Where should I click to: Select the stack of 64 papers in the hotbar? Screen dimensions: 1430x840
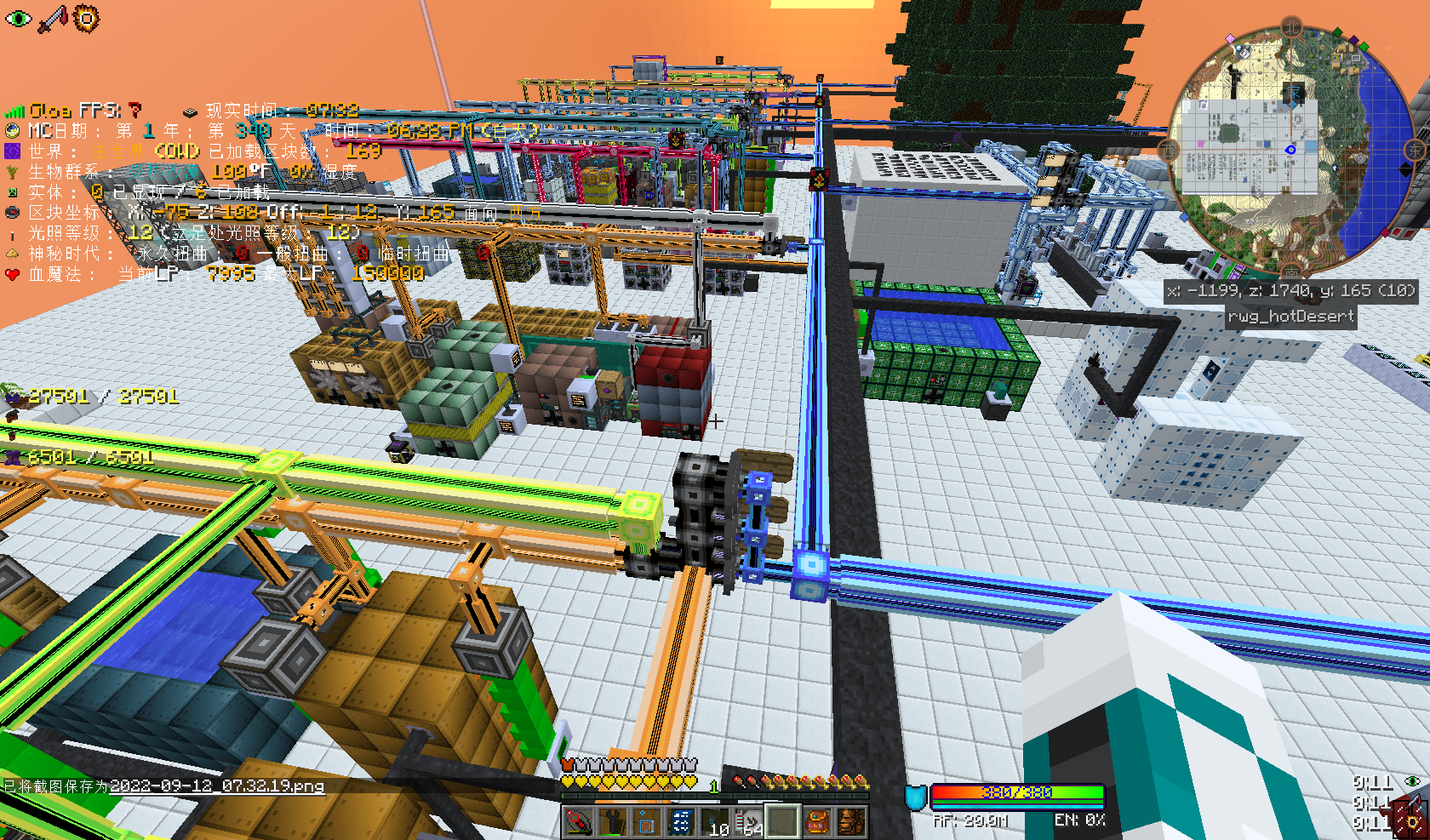750,822
